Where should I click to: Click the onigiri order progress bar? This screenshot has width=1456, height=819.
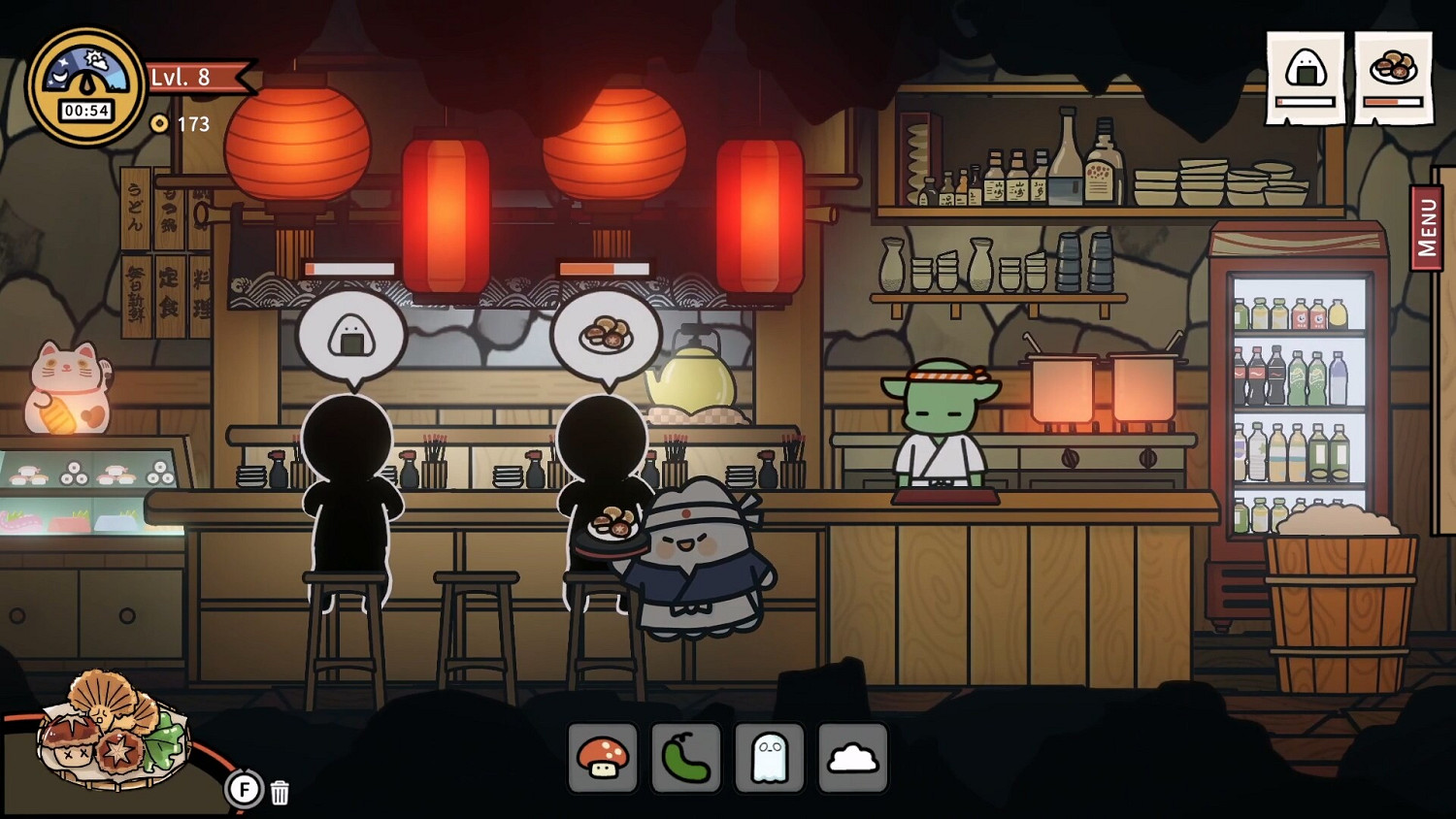[1304, 101]
